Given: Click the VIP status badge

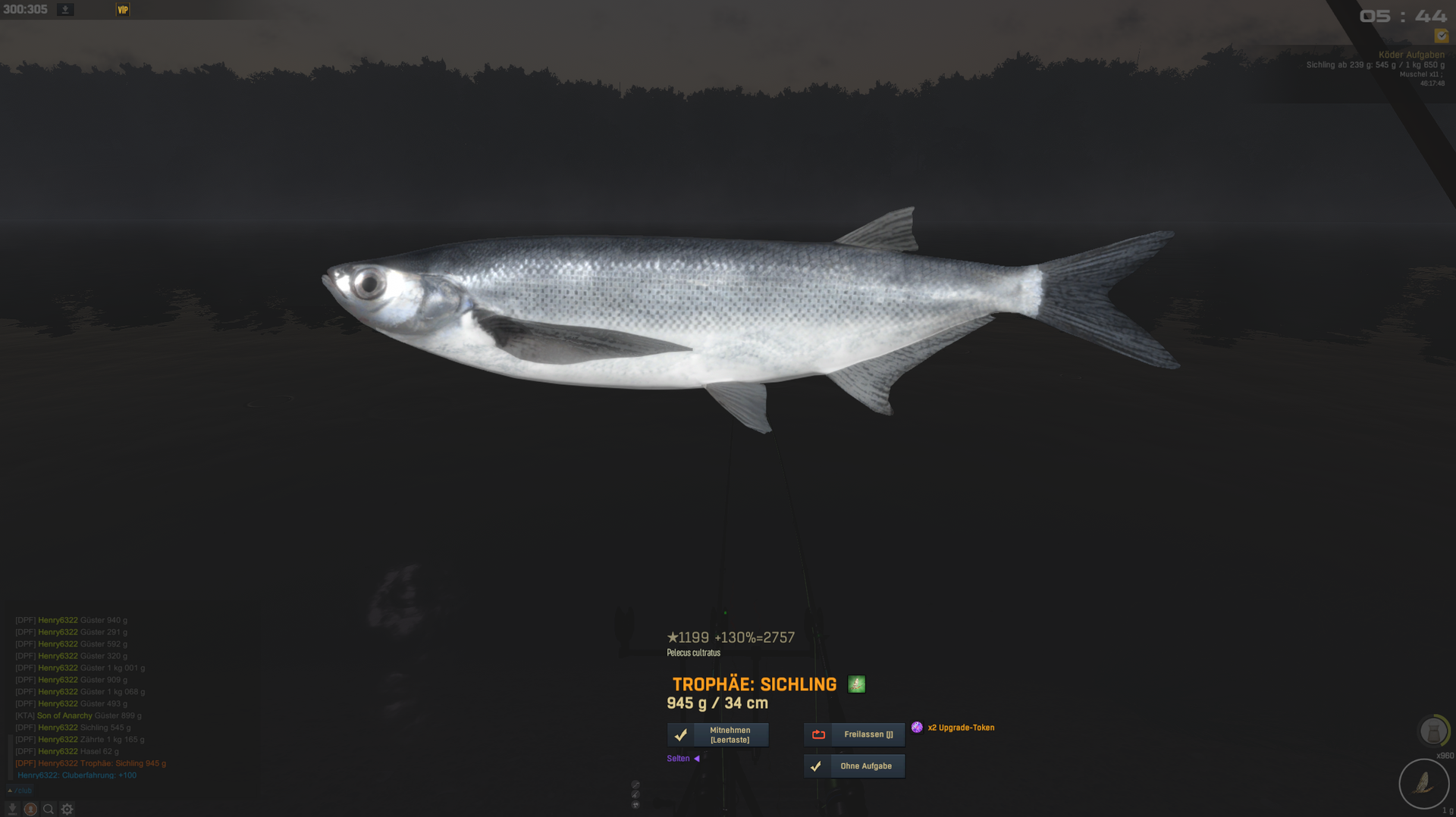Looking at the screenshot, I should coord(123,10).
